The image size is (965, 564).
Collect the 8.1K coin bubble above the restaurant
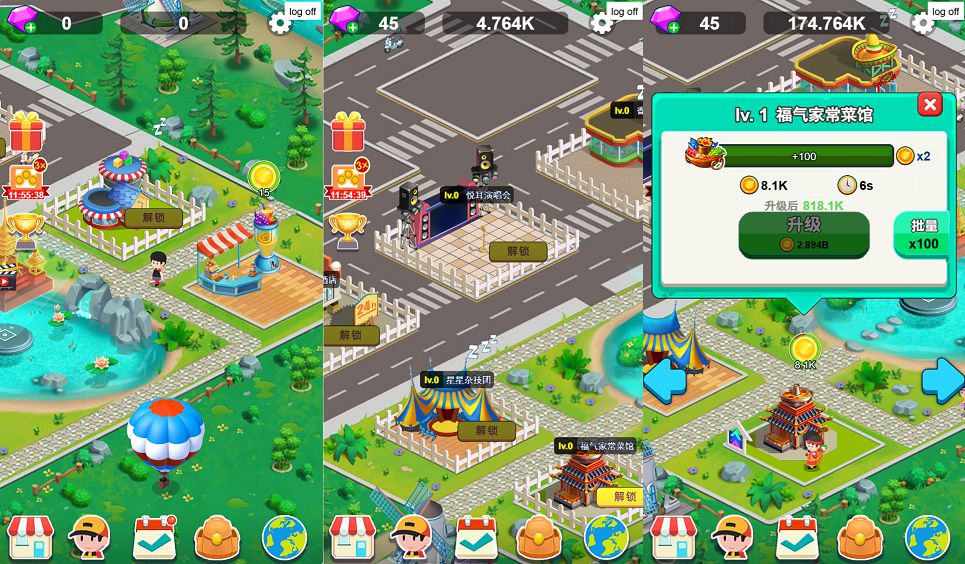[x=804, y=349]
